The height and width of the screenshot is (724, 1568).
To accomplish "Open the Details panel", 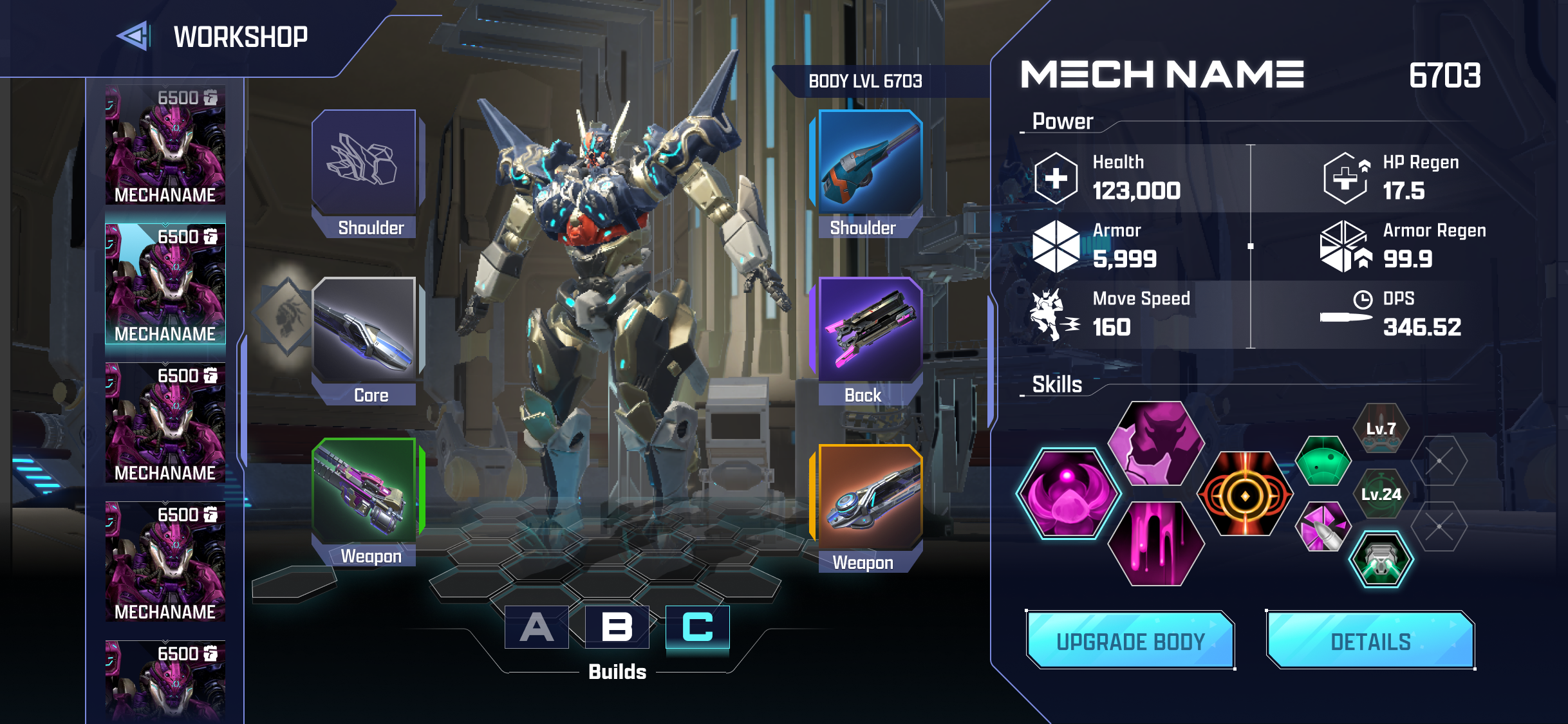I will [x=1372, y=640].
